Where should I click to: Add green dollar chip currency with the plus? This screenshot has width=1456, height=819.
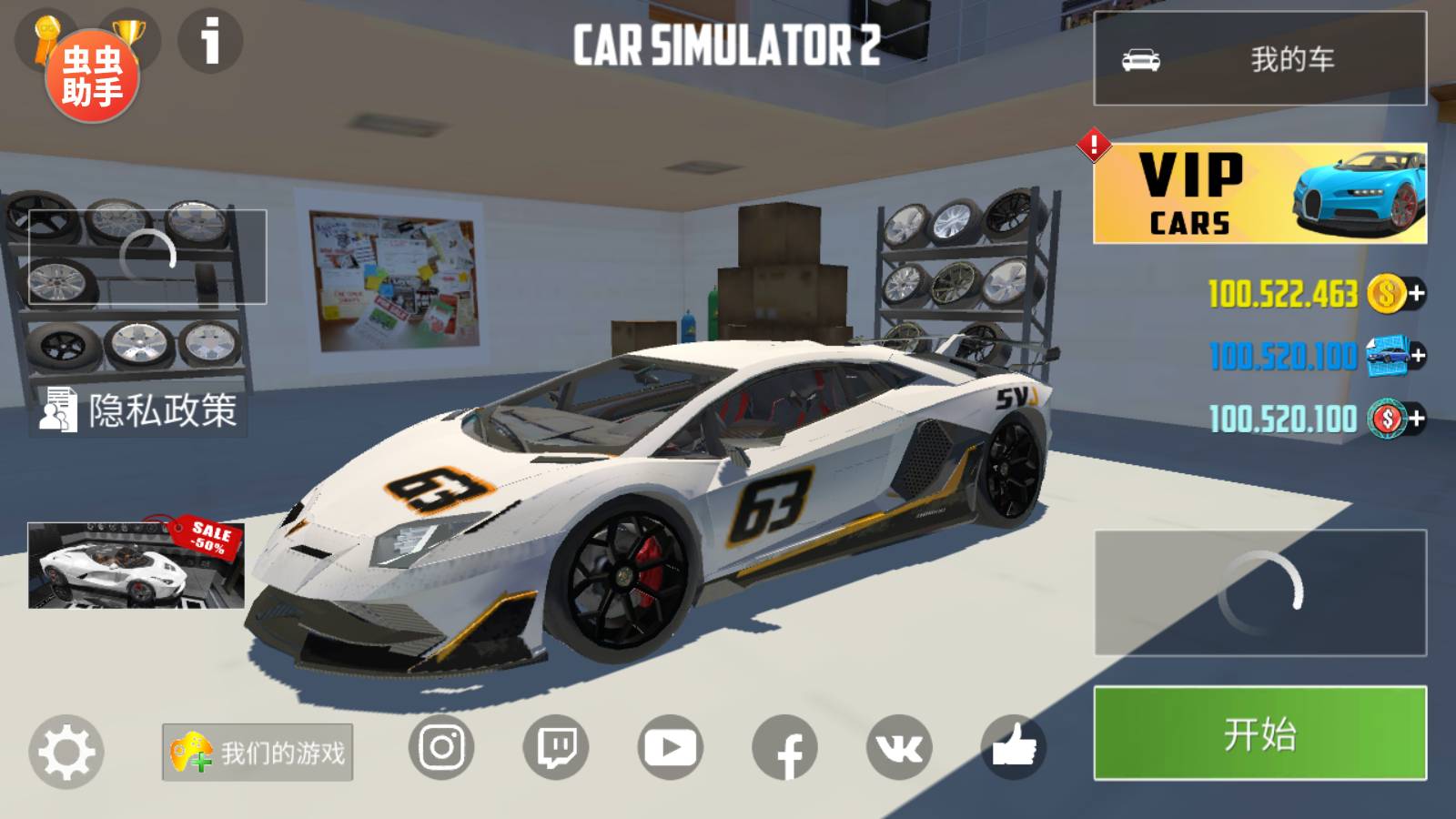click(1416, 419)
